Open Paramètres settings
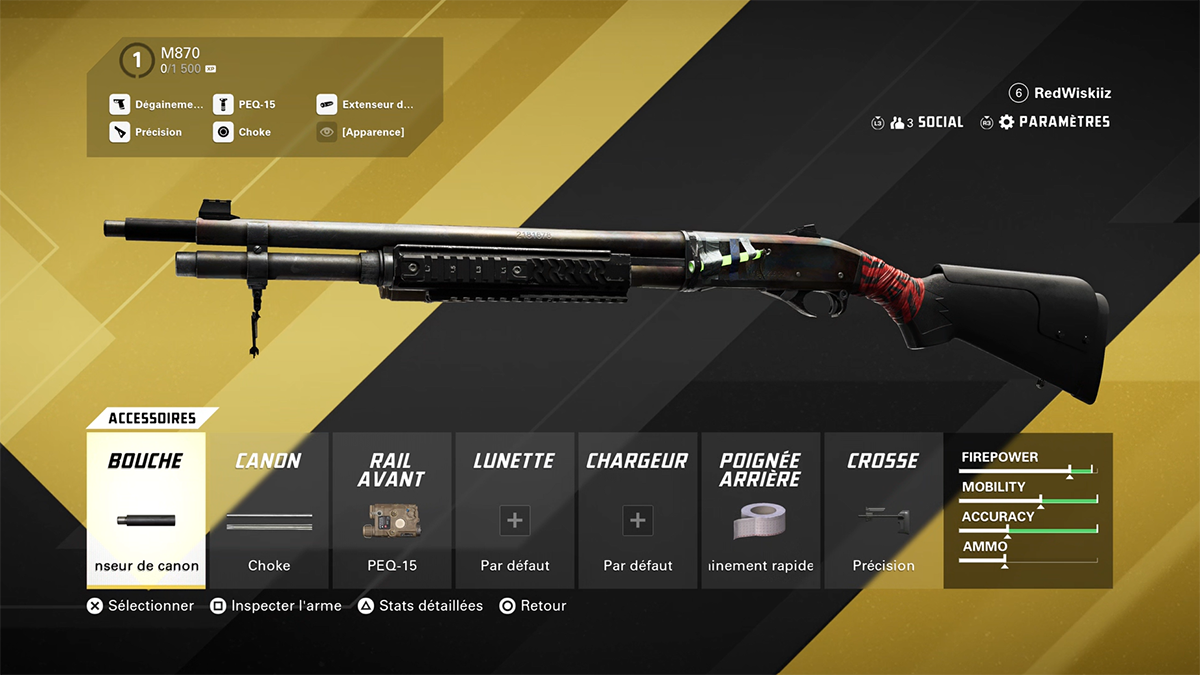 [x=1054, y=122]
